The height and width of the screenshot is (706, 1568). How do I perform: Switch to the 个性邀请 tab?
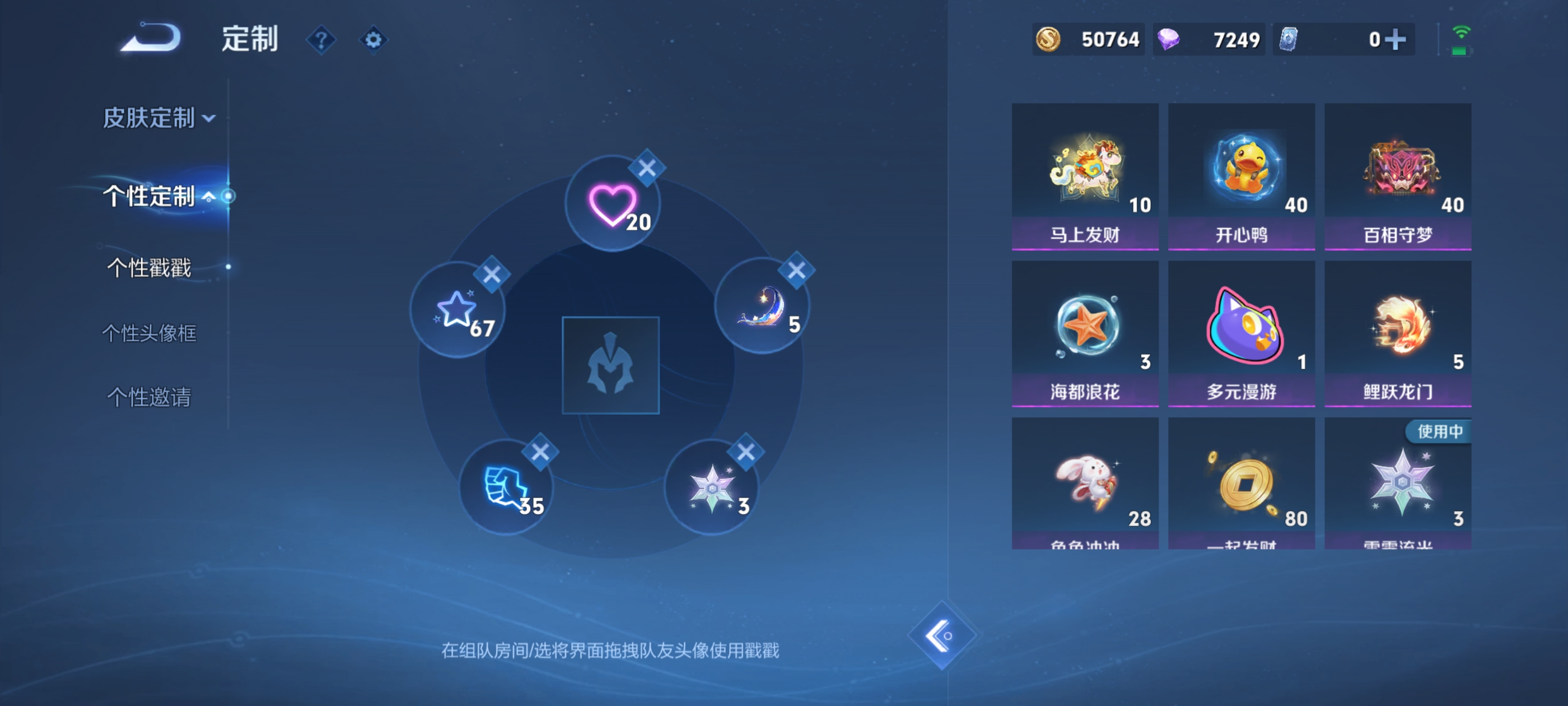tap(148, 398)
